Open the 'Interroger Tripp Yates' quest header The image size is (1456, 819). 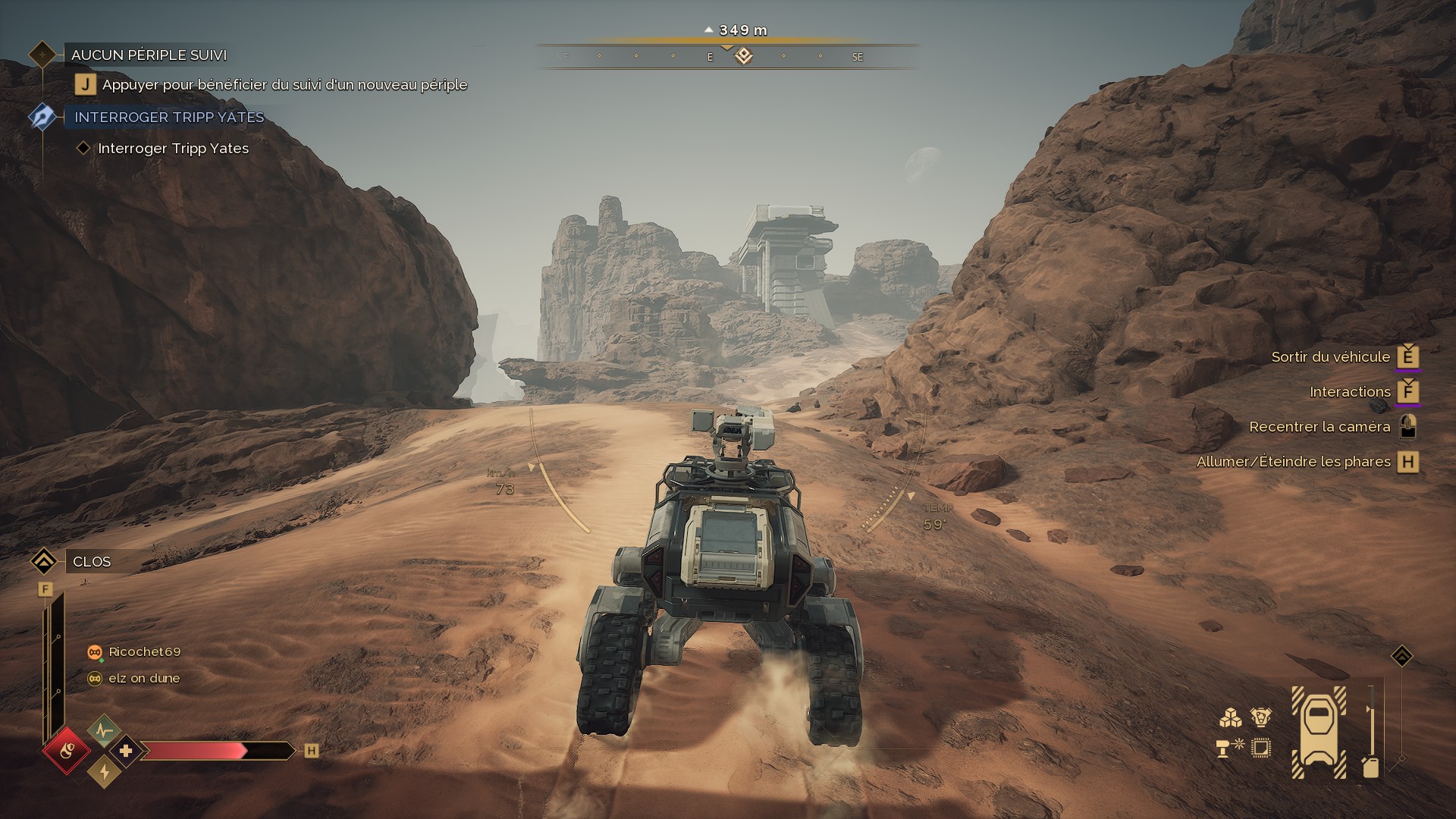[169, 118]
